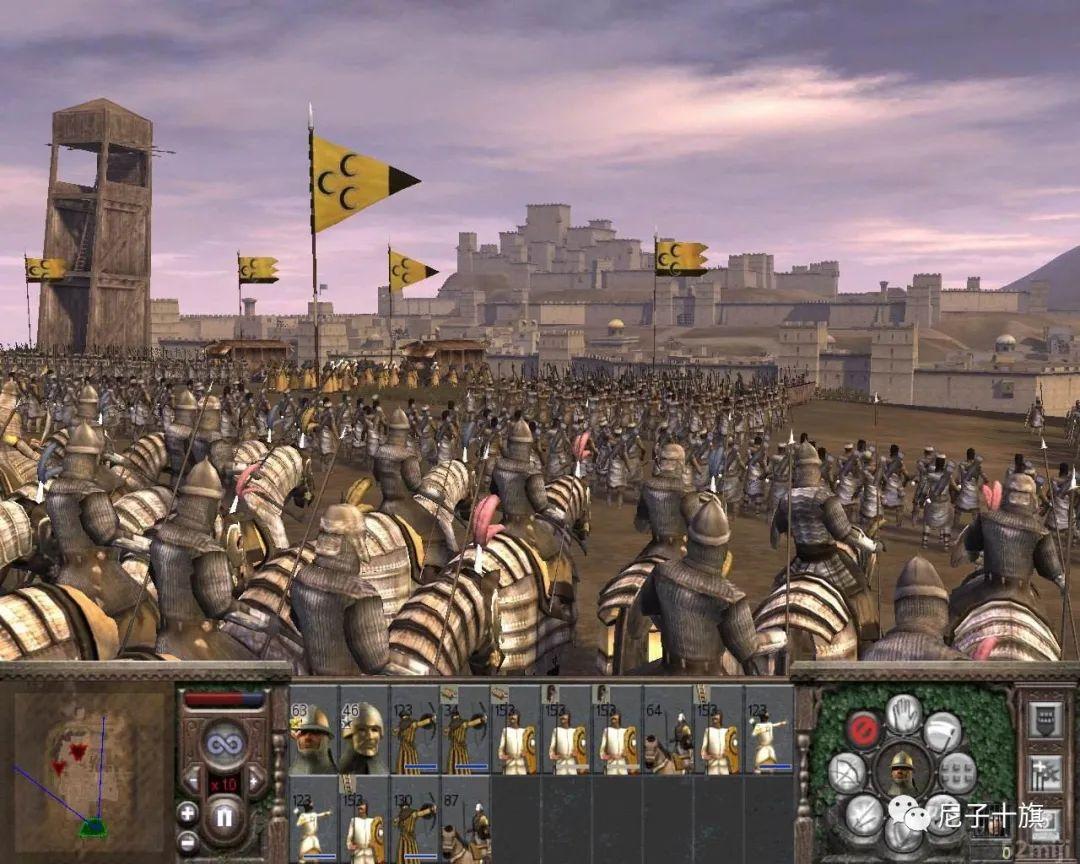This screenshot has height=864, width=1080.
Task: Select the masked helmet unit card numbered 46
Action: [x=363, y=730]
